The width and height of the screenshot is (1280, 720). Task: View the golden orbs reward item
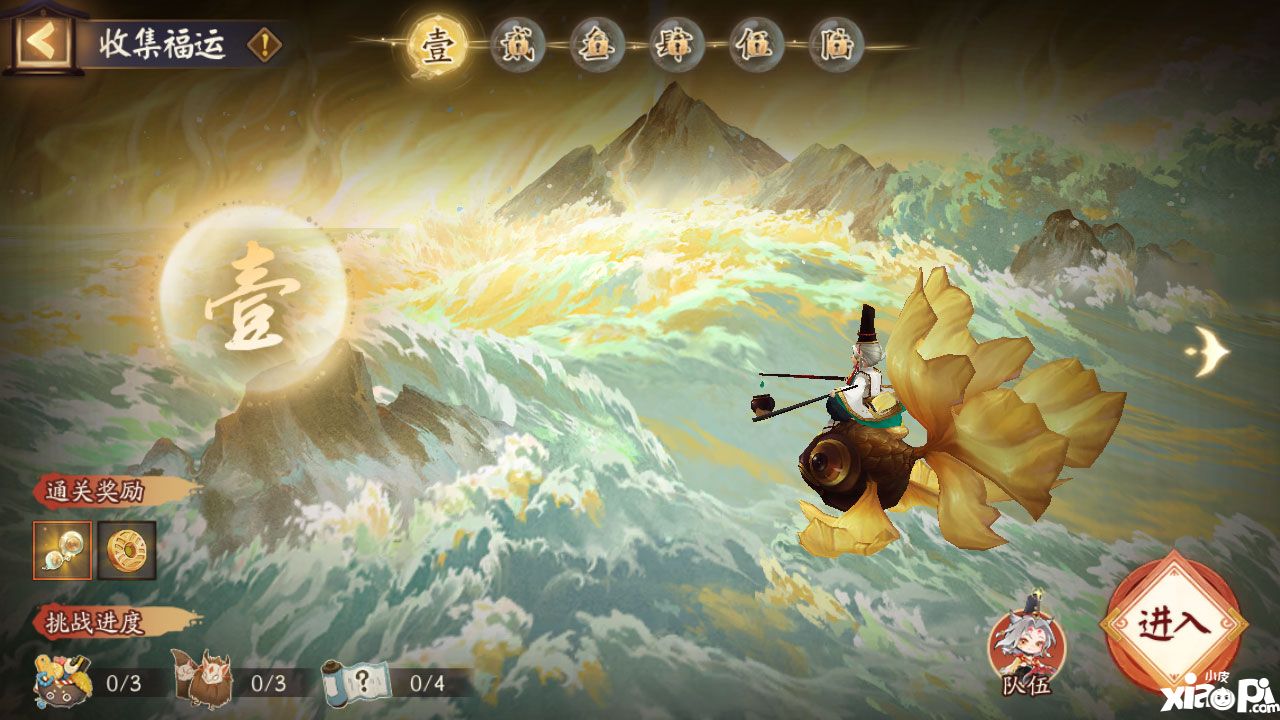coord(62,550)
